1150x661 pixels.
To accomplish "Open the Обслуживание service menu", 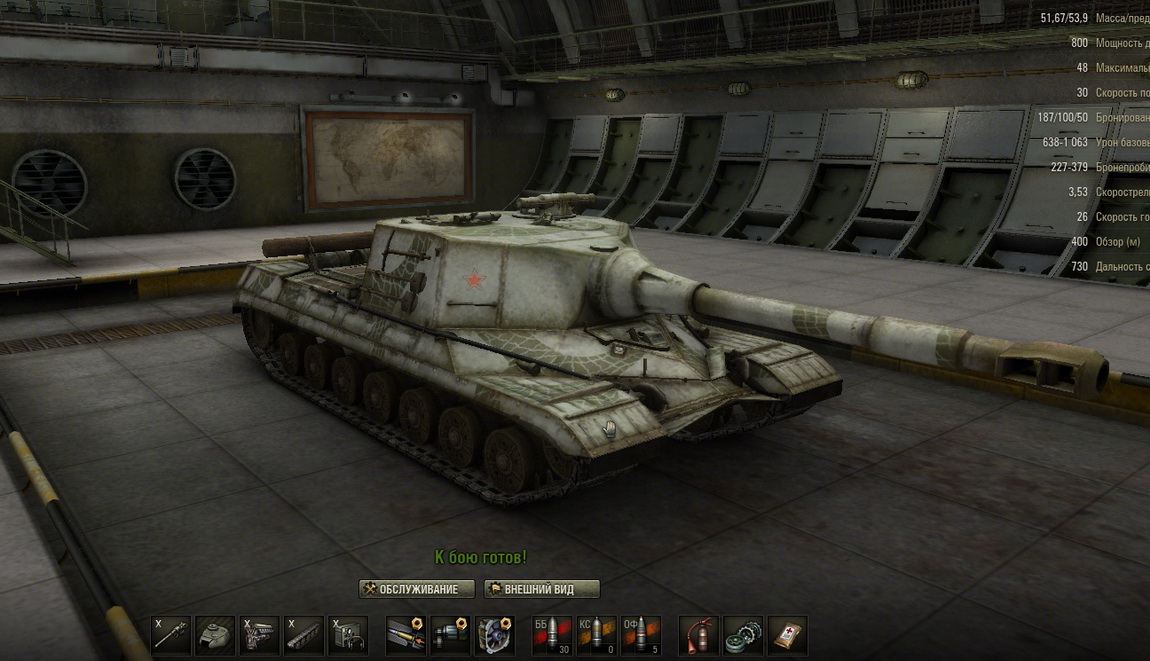I will [416, 589].
